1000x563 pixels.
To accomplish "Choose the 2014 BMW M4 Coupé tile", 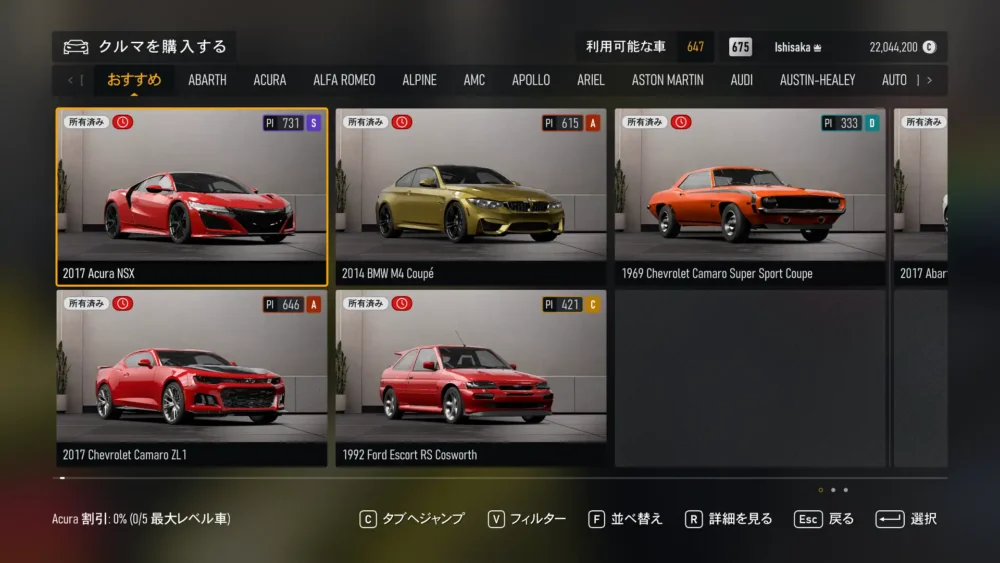I will point(471,197).
